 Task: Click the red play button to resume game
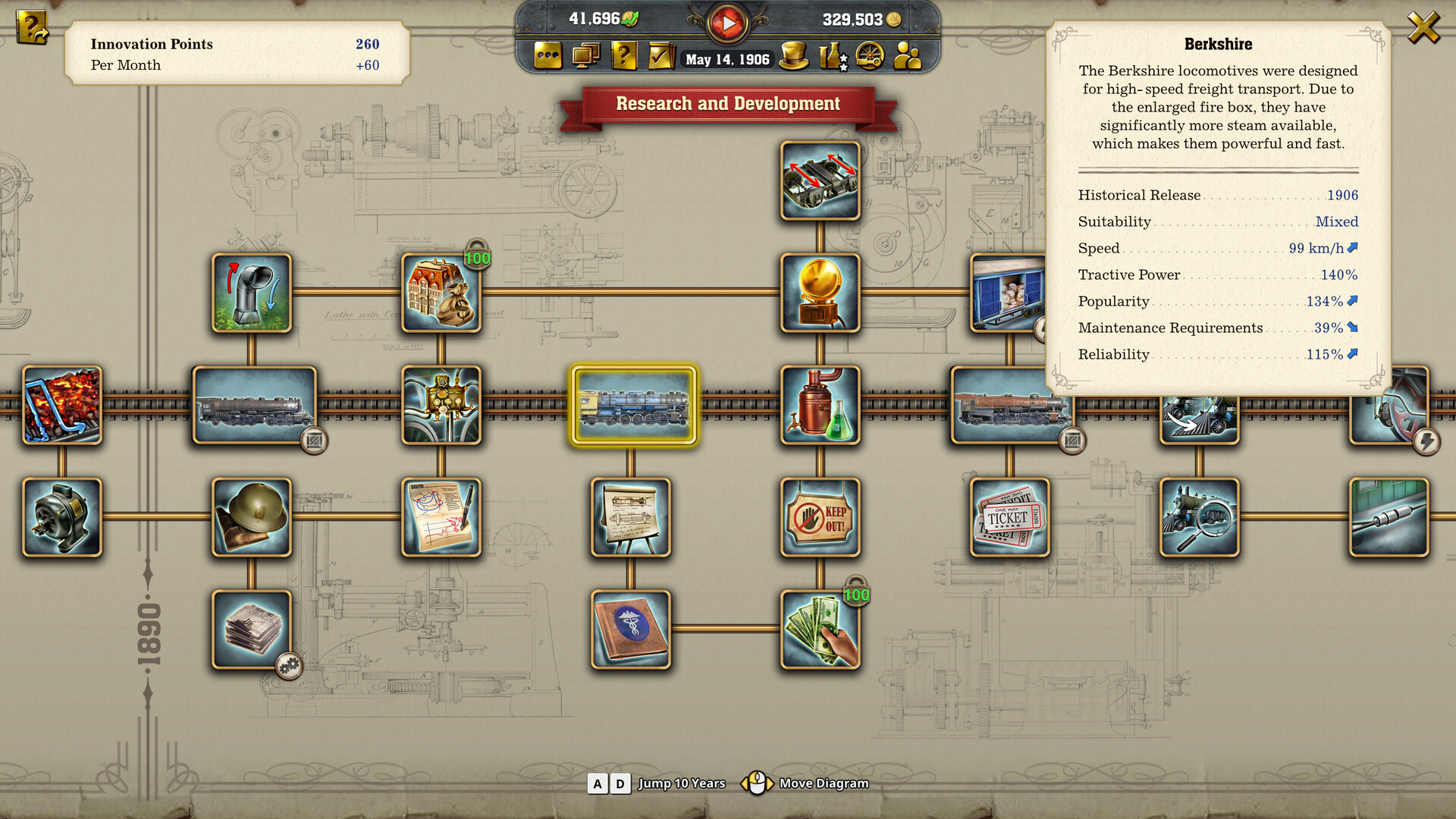(x=727, y=22)
